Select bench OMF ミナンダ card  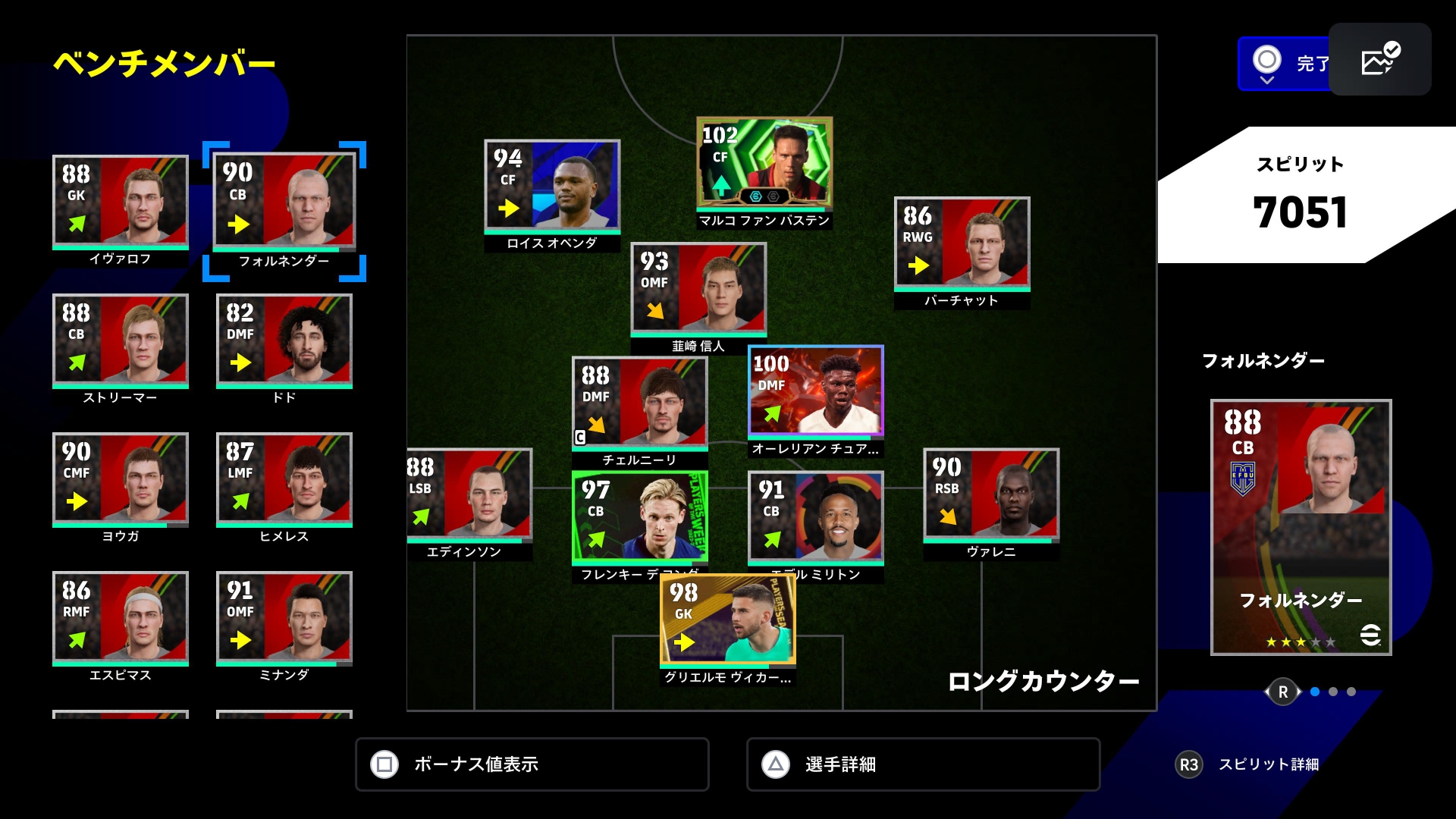point(284,619)
